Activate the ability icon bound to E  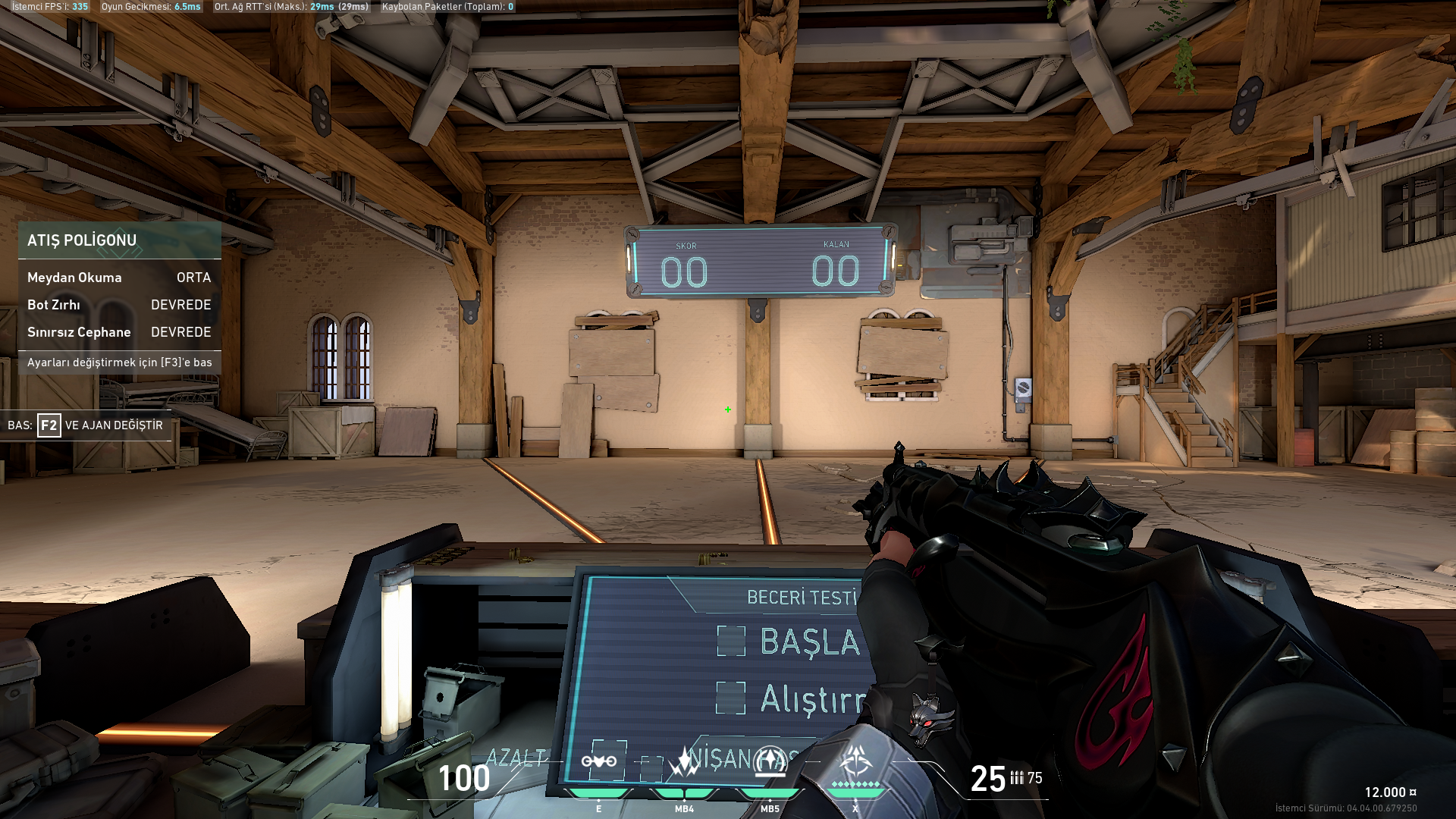(599, 761)
